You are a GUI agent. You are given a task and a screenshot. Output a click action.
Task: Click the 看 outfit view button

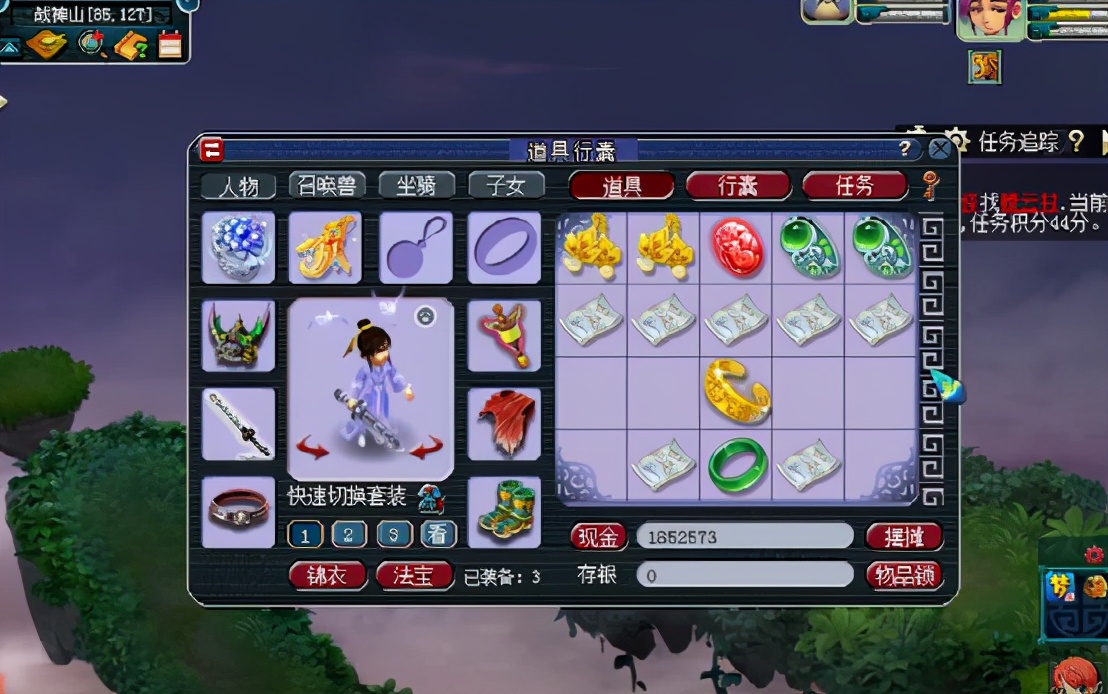point(438,534)
